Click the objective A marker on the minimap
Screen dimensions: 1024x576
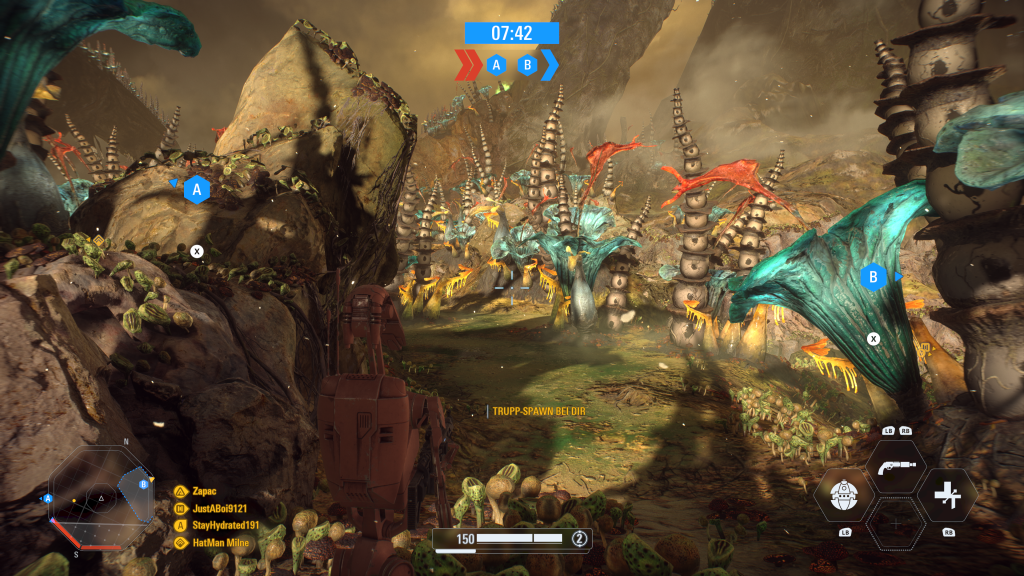pos(48,498)
